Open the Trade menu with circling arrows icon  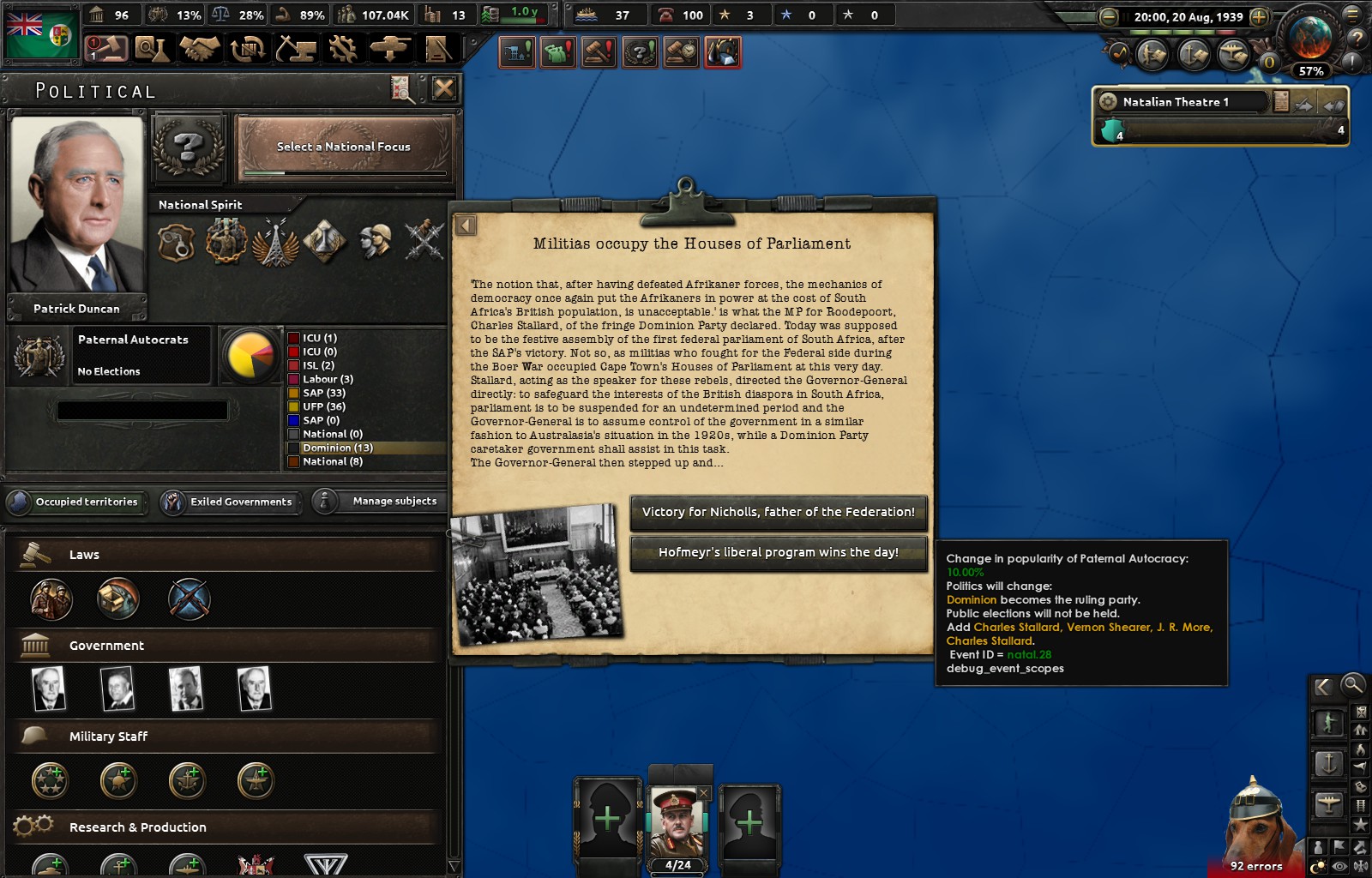[x=247, y=49]
